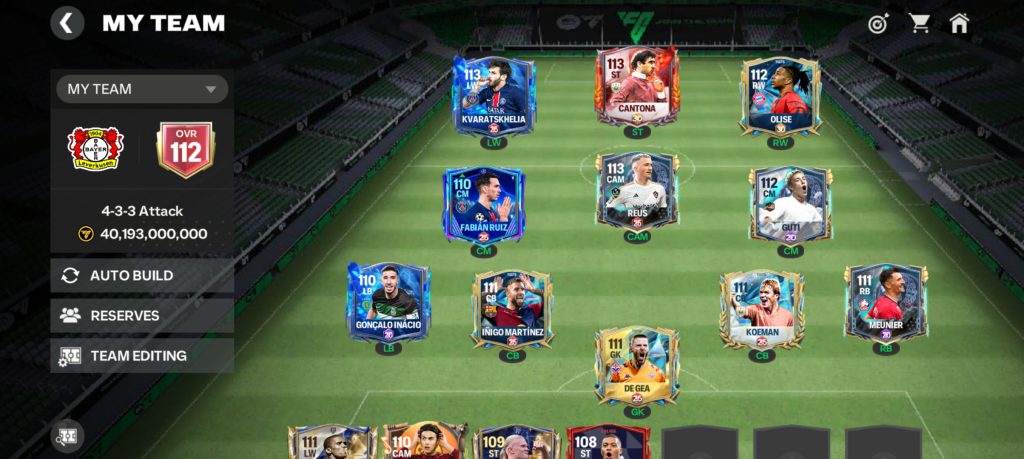Pick the Koeman CB card
Screen dimensions: 1024x459
[762, 308]
